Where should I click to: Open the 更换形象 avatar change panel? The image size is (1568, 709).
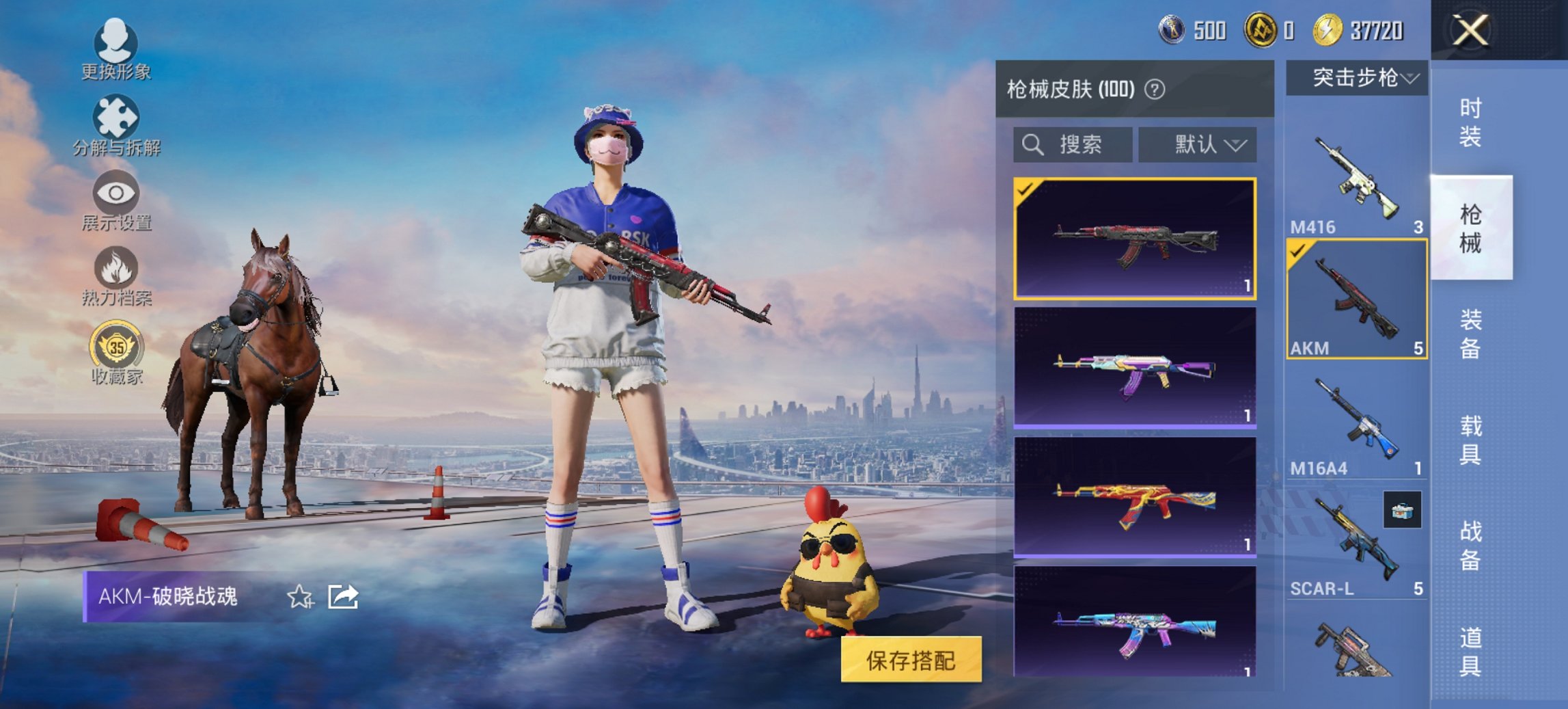click(x=116, y=46)
